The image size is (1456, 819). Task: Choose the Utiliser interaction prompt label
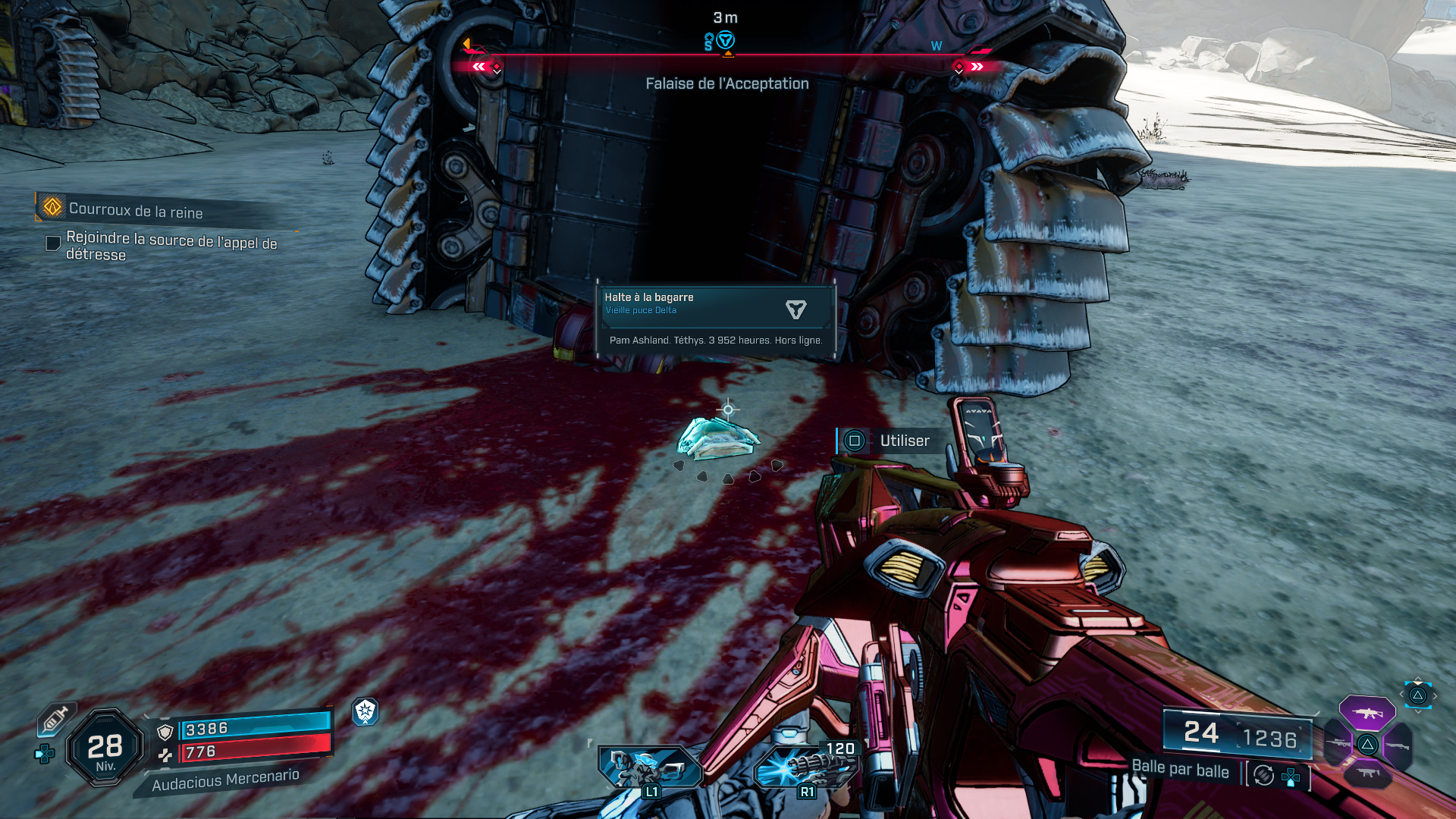pos(904,441)
